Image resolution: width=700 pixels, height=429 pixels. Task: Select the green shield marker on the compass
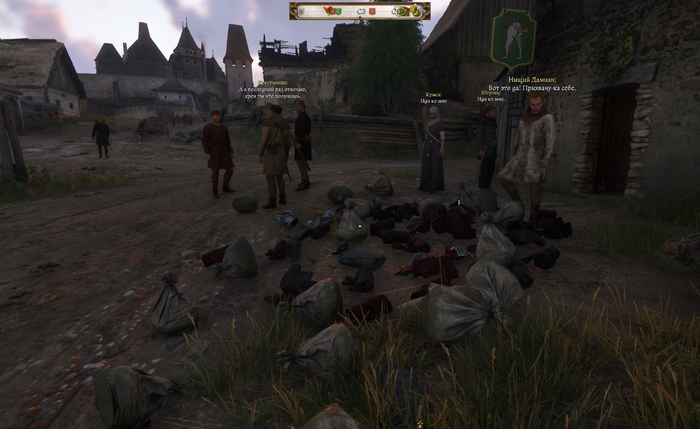click(x=339, y=11)
